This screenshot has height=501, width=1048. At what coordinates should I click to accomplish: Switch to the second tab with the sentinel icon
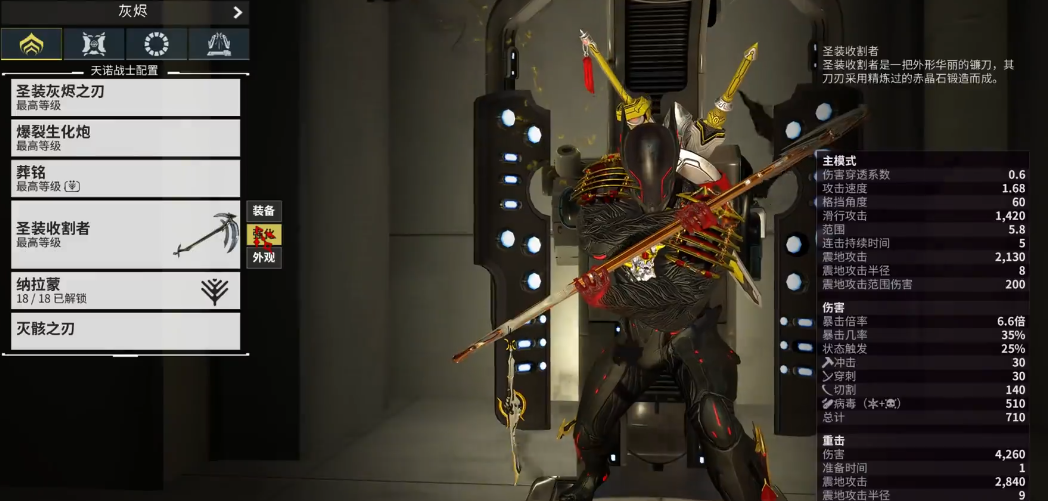click(94, 44)
